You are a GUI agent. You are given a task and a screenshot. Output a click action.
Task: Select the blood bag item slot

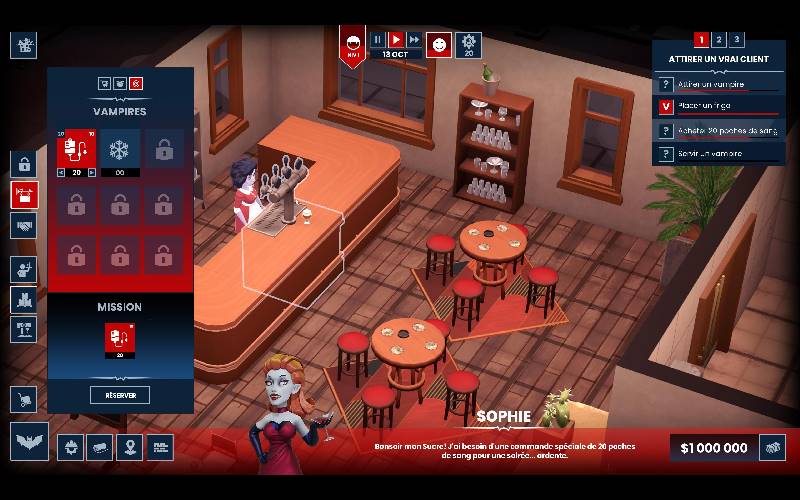coord(76,149)
